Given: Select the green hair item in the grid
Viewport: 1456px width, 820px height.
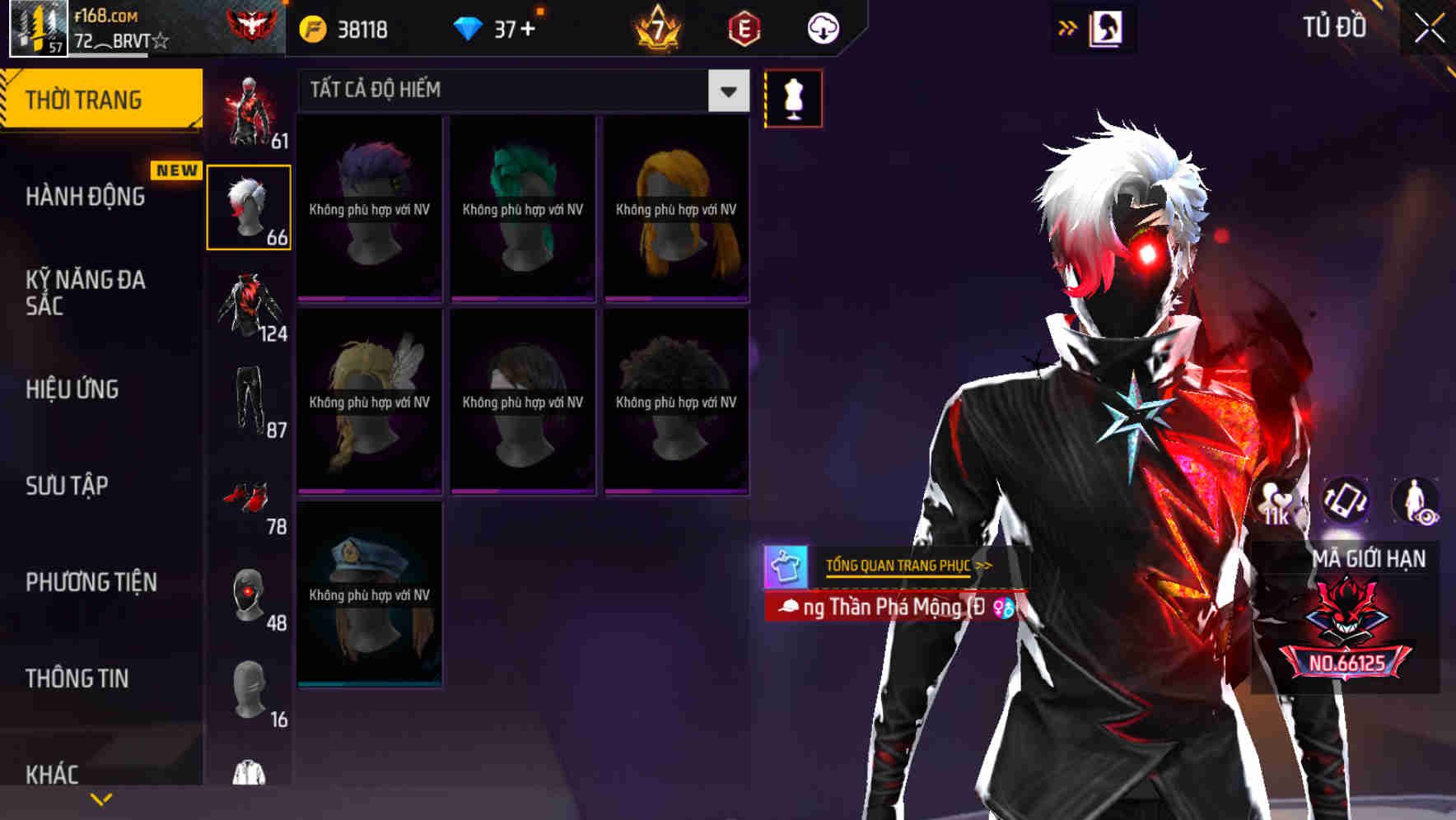Looking at the screenshot, I should click(521, 206).
